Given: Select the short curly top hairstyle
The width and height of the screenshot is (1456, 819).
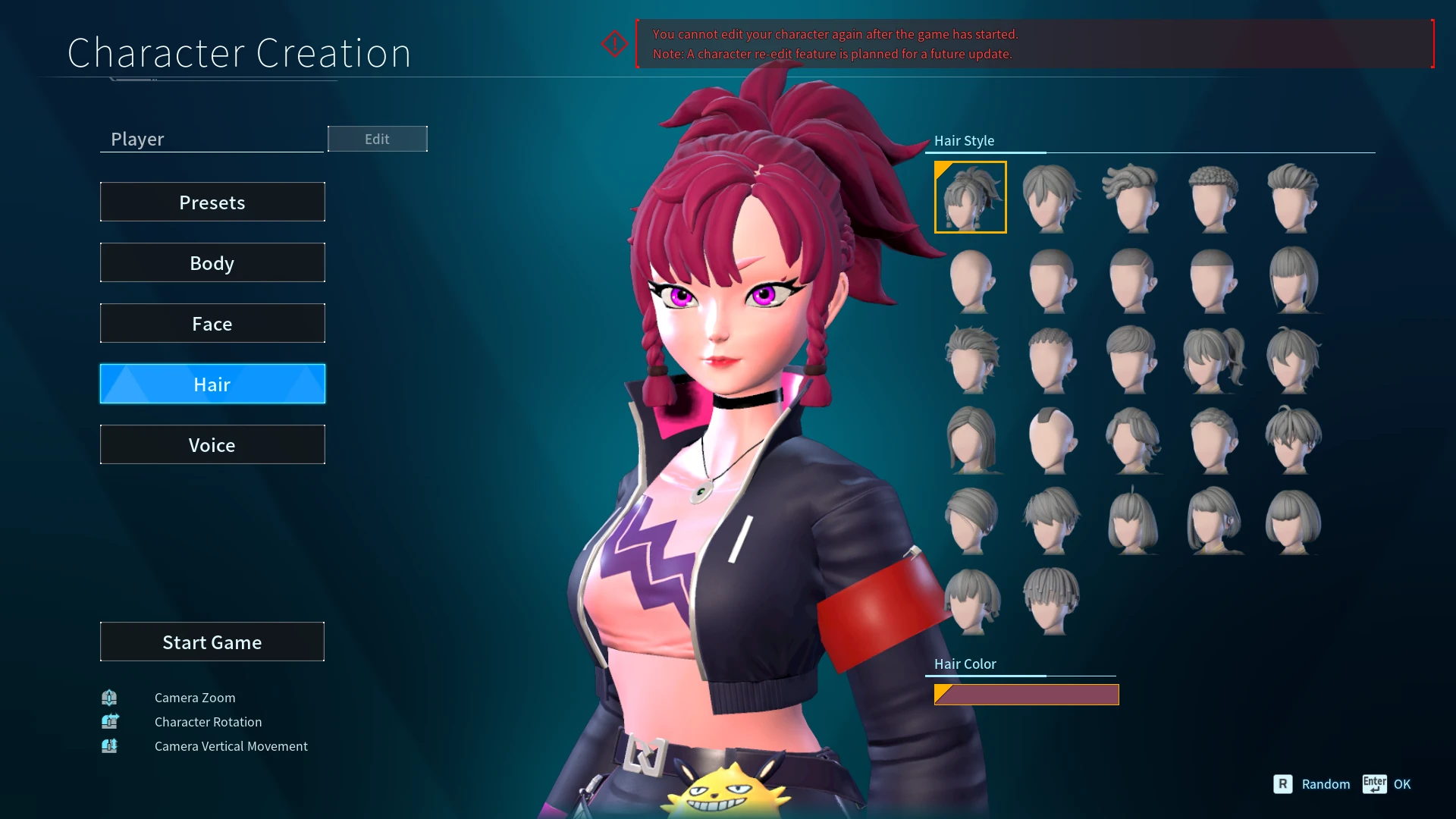Looking at the screenshot, I should [x=1212, y=197].
